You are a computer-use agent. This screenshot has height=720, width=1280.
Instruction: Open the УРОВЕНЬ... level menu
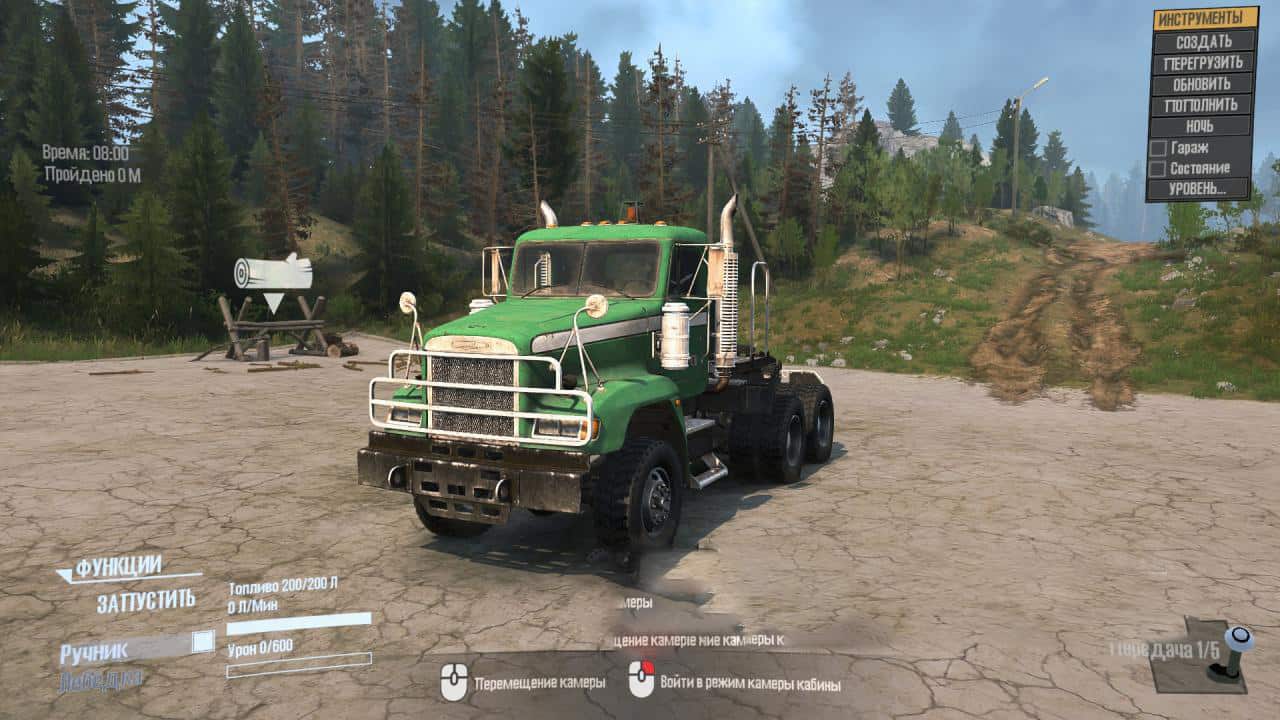tap(1200, 189)
